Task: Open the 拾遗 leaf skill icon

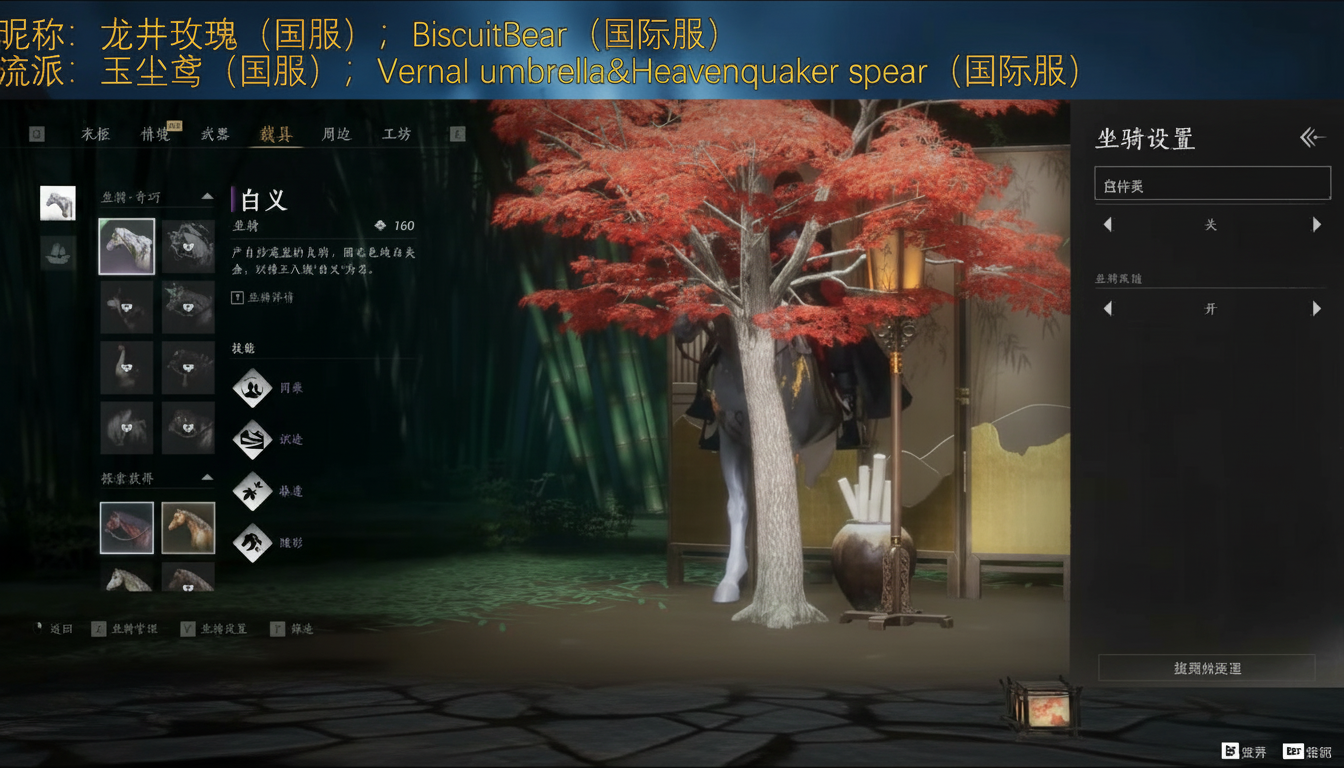Action: point(254,491)
